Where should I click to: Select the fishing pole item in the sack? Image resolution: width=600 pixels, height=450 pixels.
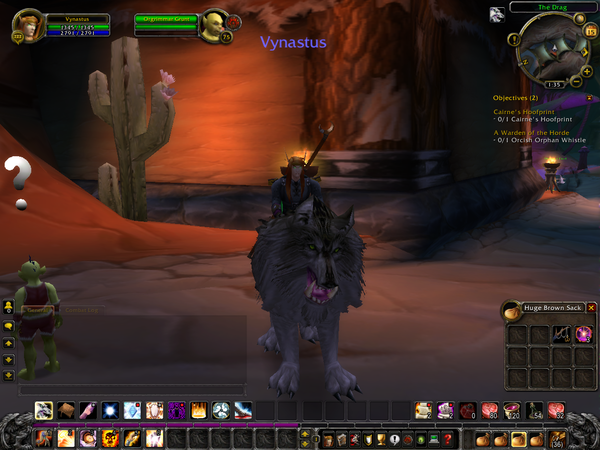click(562, 334)
